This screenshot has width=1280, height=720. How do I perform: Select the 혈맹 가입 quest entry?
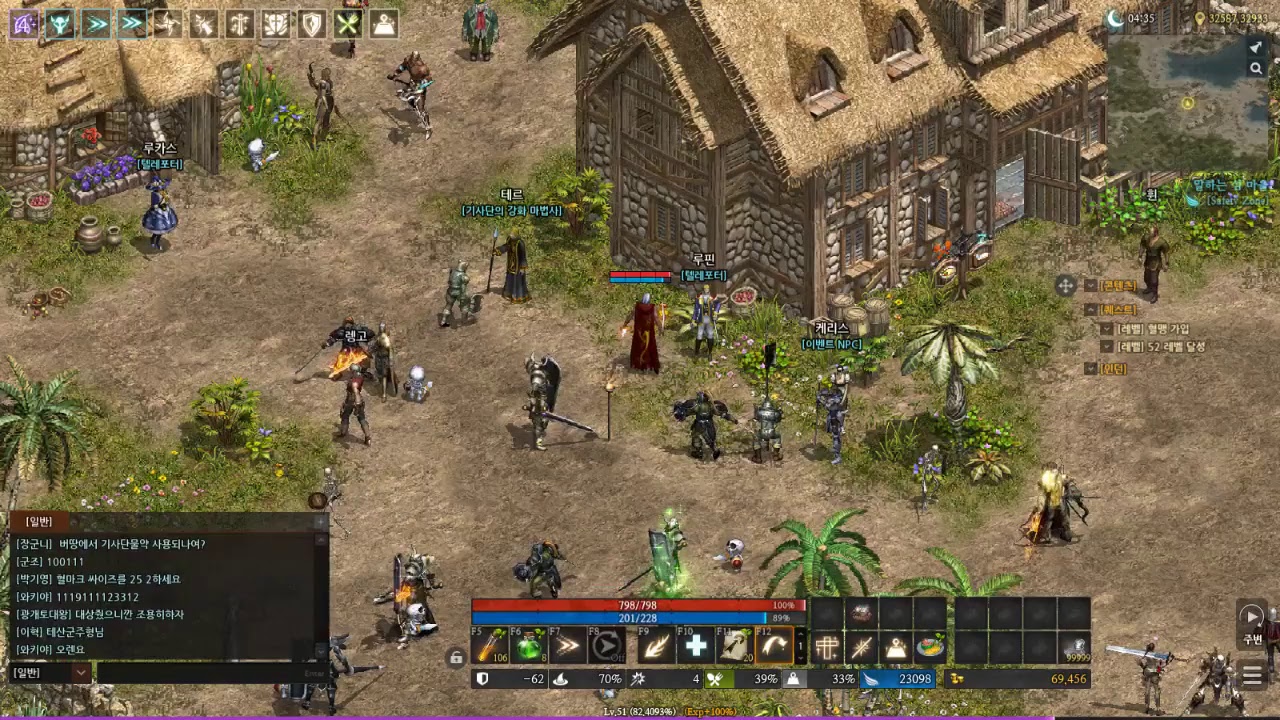(1153, 329)
